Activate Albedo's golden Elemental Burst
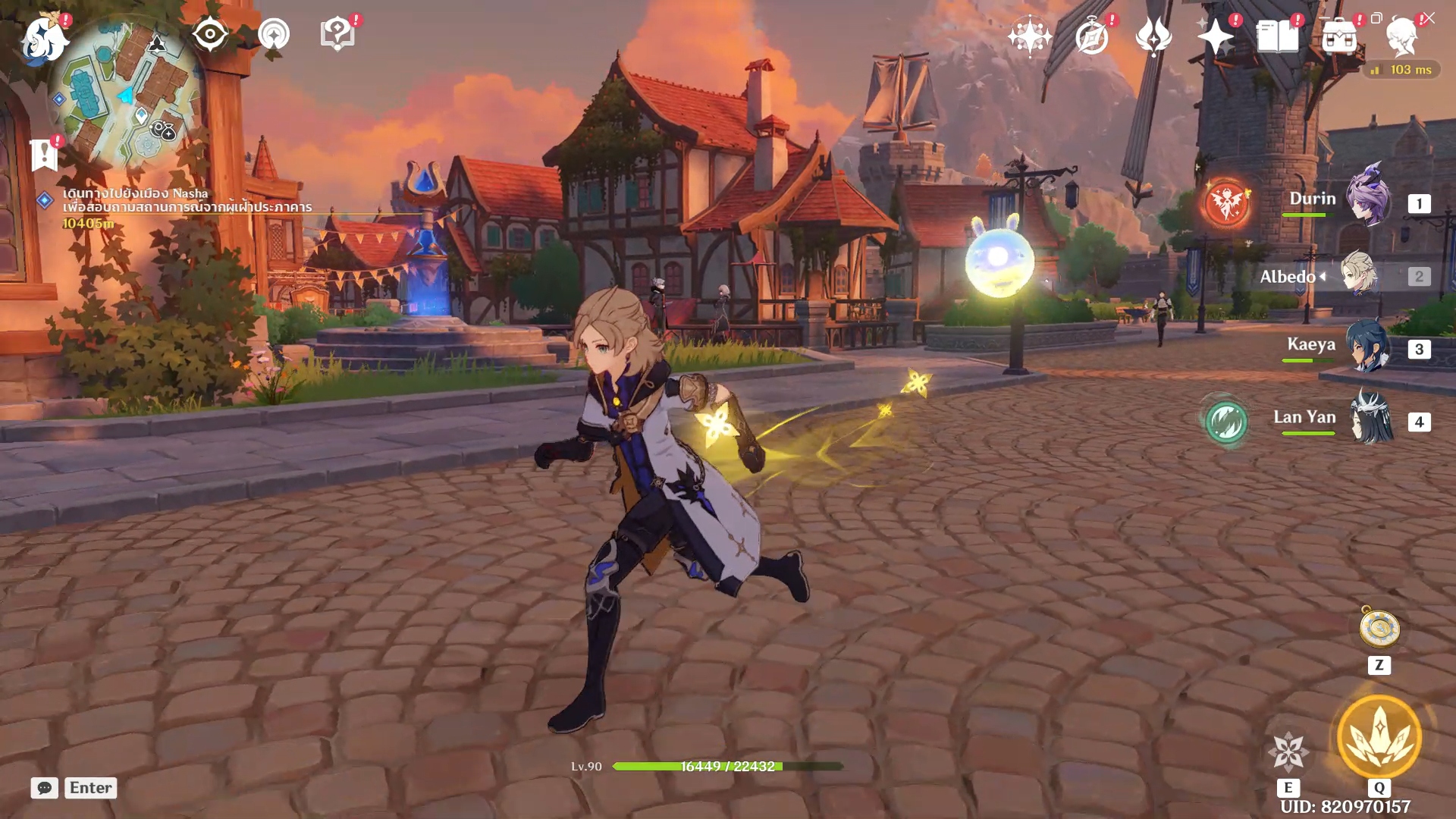This screenshot has height=819, width=1456. pos(1379,737)
